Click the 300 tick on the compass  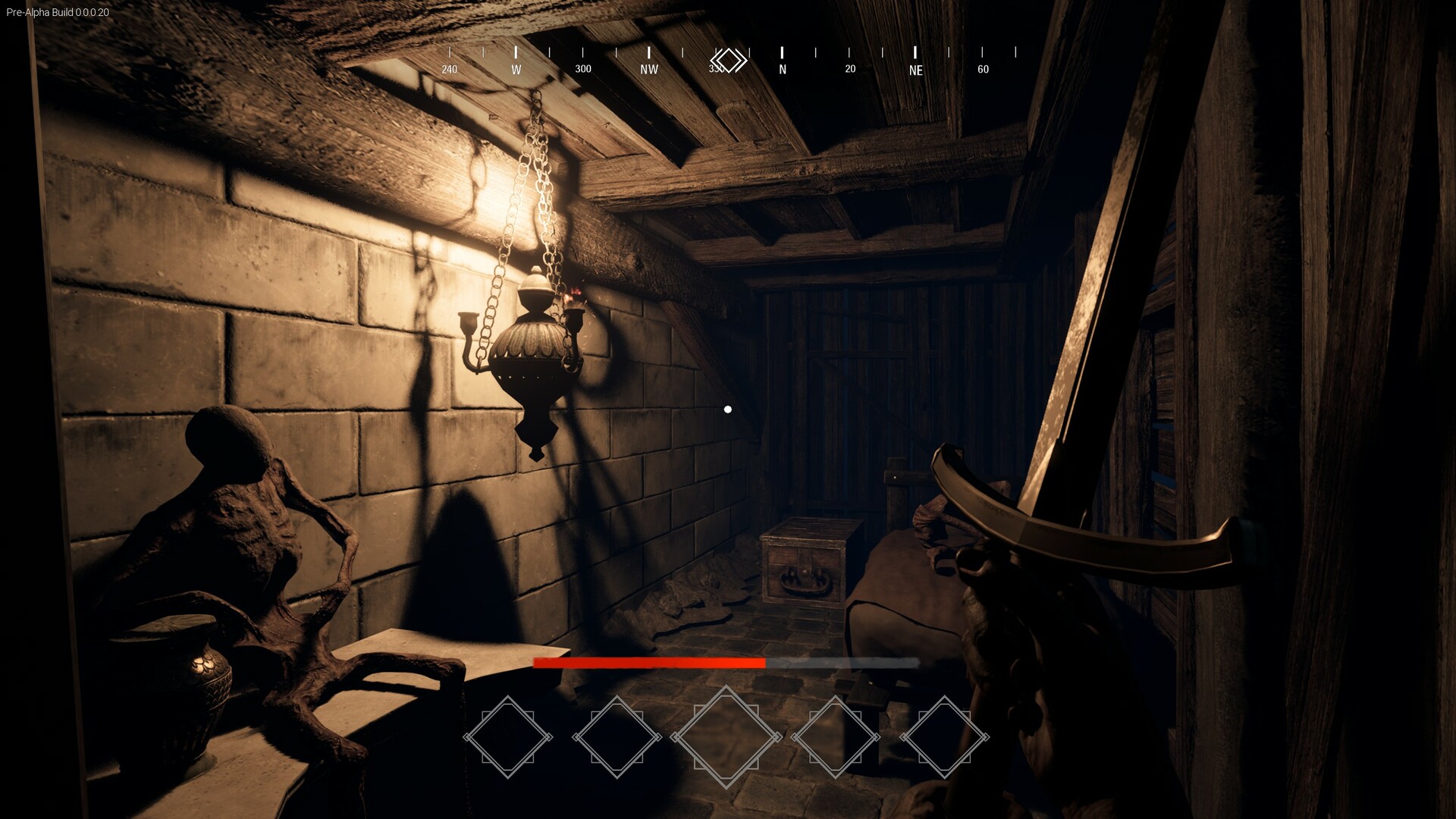click(x=582, y=68)
